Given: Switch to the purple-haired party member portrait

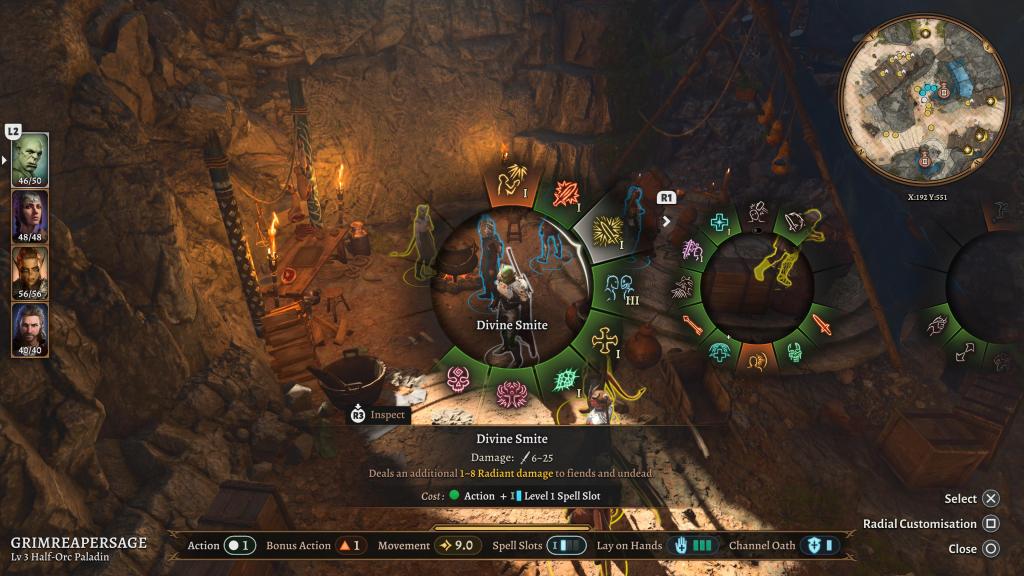Looking at the screenshot, I should 29,216.
